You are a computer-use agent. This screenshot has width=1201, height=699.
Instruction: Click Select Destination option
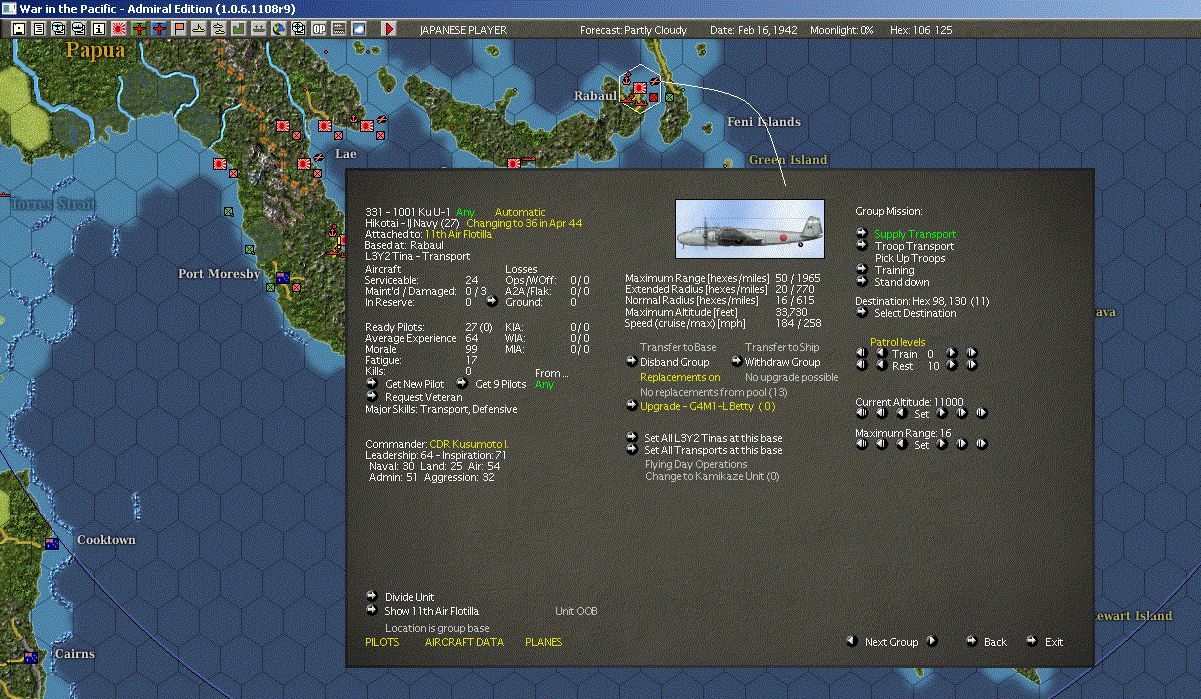915,313
